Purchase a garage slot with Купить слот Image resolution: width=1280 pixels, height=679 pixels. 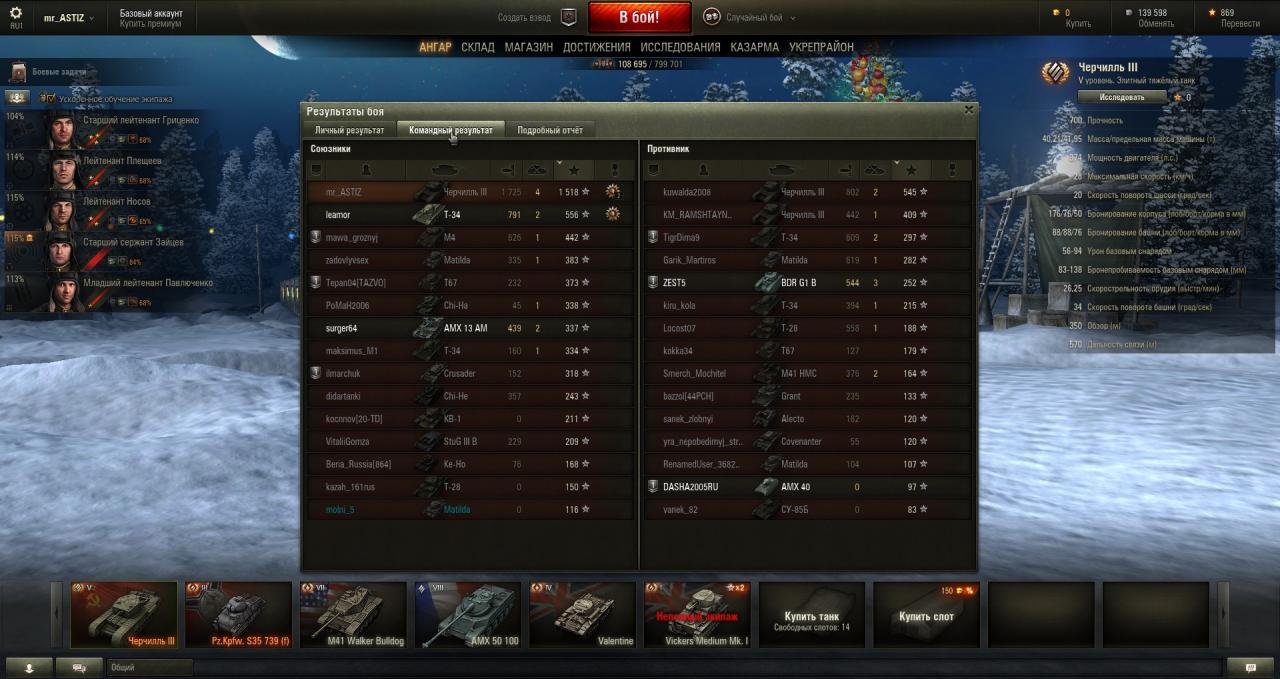(925, 615)
